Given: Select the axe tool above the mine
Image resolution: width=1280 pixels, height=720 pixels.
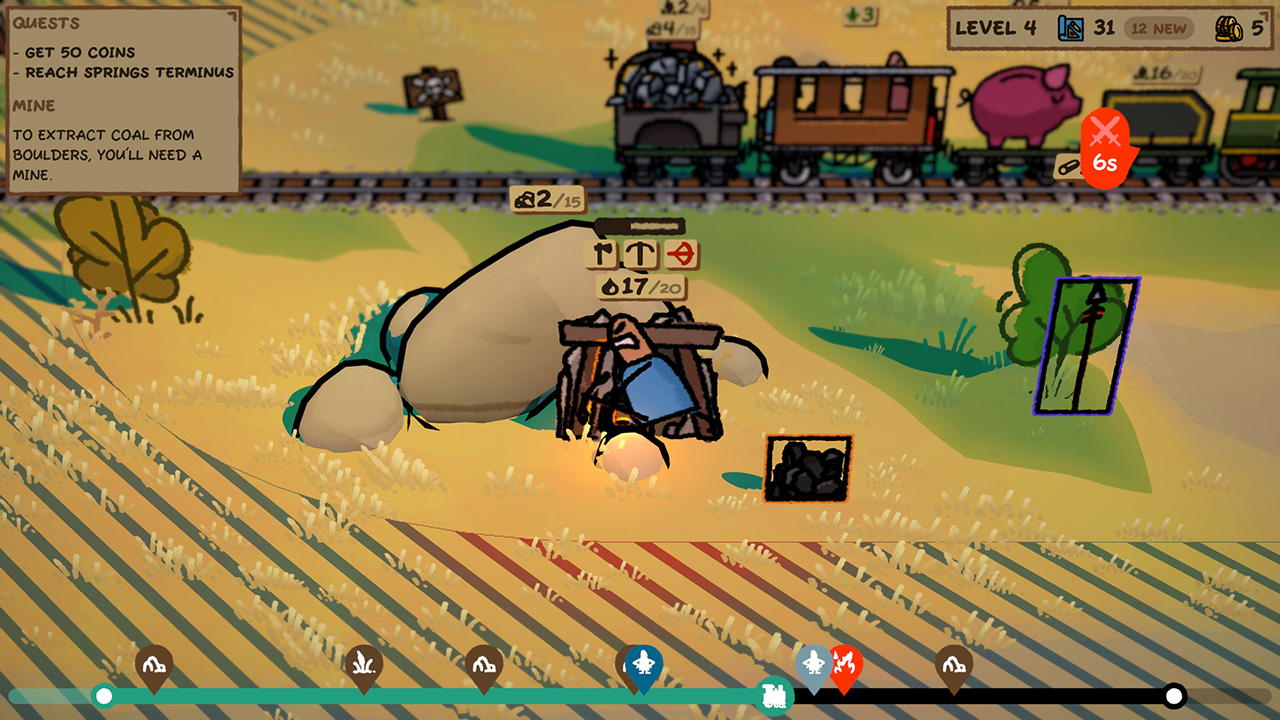Looking at the screenshot, I should click(x=599, y=253).
